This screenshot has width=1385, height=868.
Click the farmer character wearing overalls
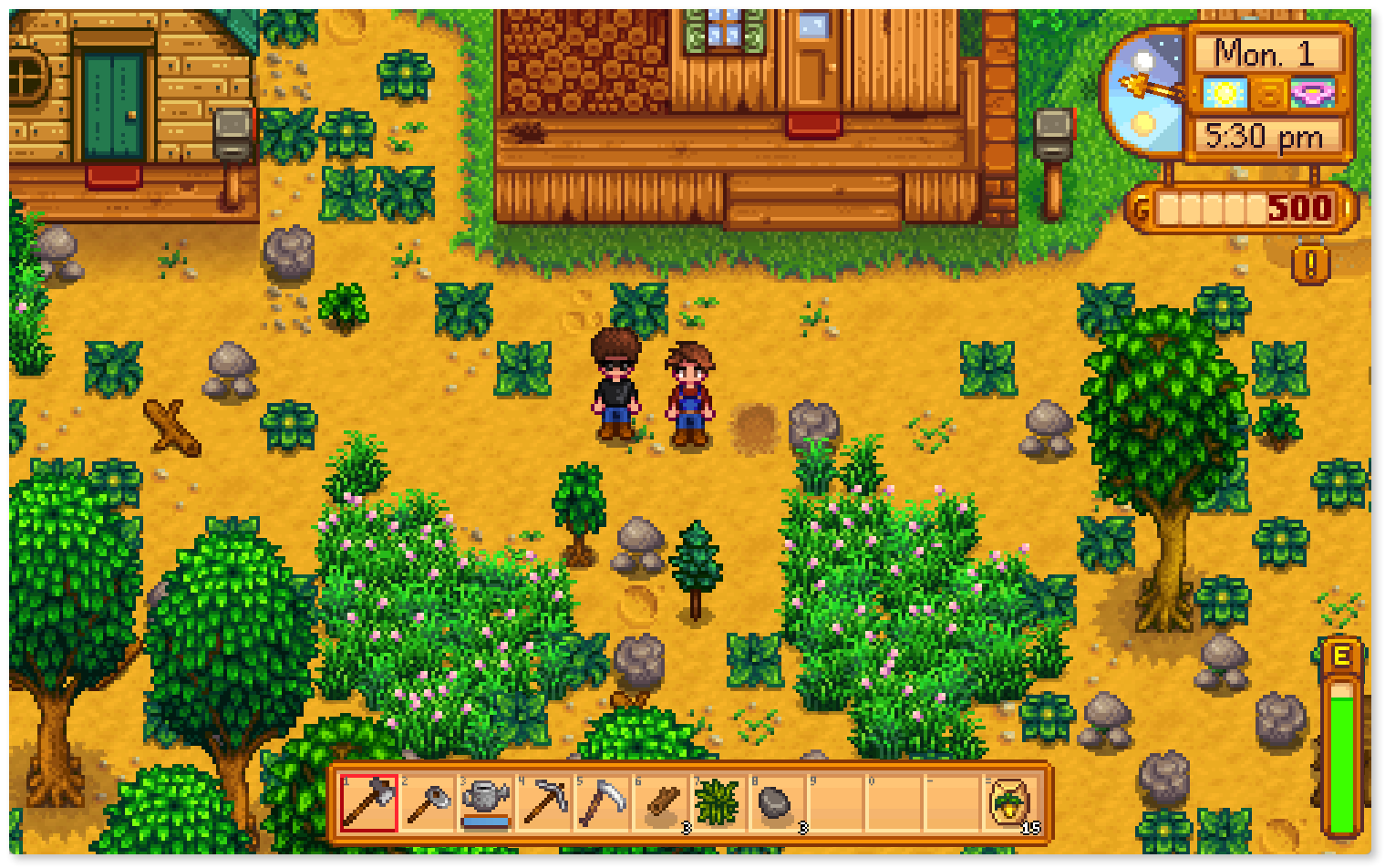[x=688, y=392]
